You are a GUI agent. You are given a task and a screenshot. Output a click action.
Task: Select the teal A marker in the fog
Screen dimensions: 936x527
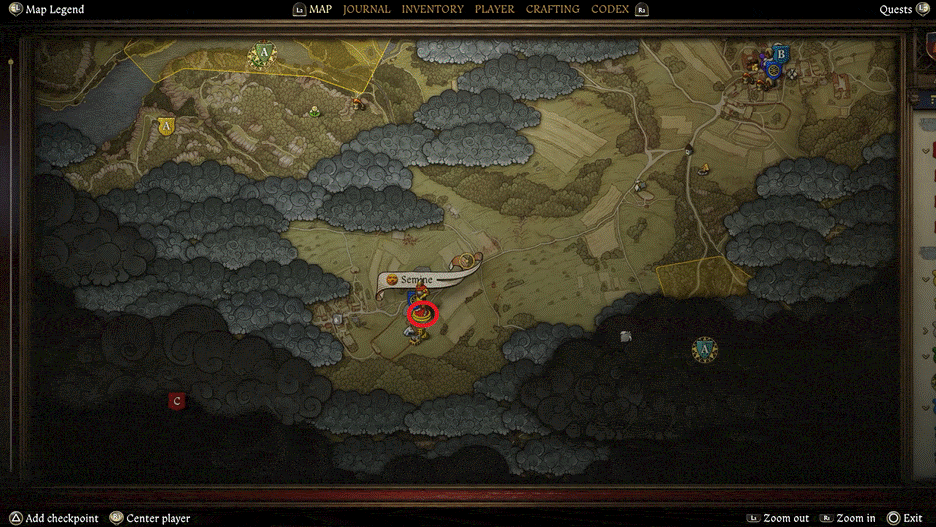[705, 349]
